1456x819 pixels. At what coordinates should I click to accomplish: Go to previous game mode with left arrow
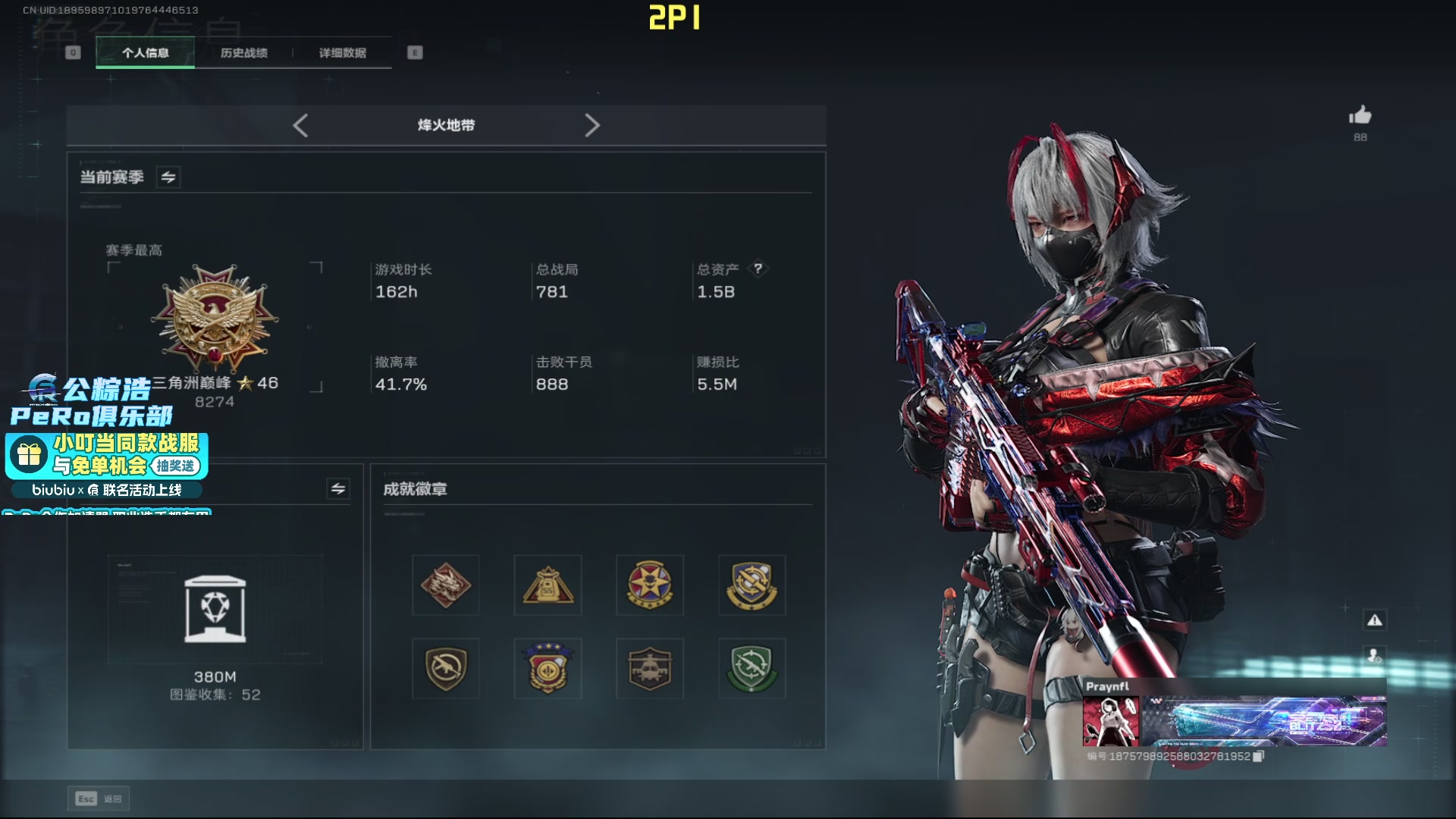pyautogui.click(x=300, y=126)
